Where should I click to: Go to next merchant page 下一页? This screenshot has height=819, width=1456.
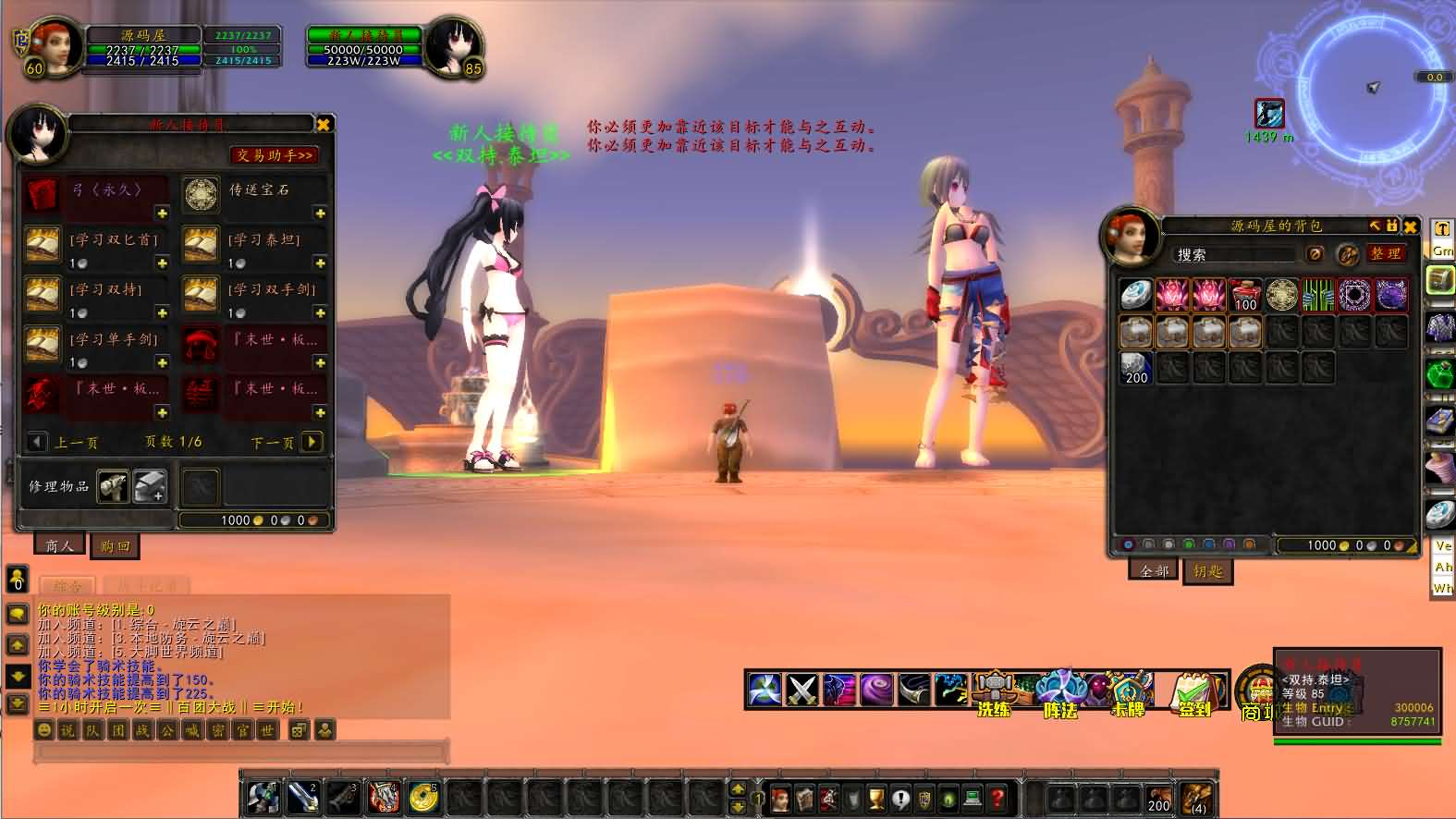(x=312, y=442)
